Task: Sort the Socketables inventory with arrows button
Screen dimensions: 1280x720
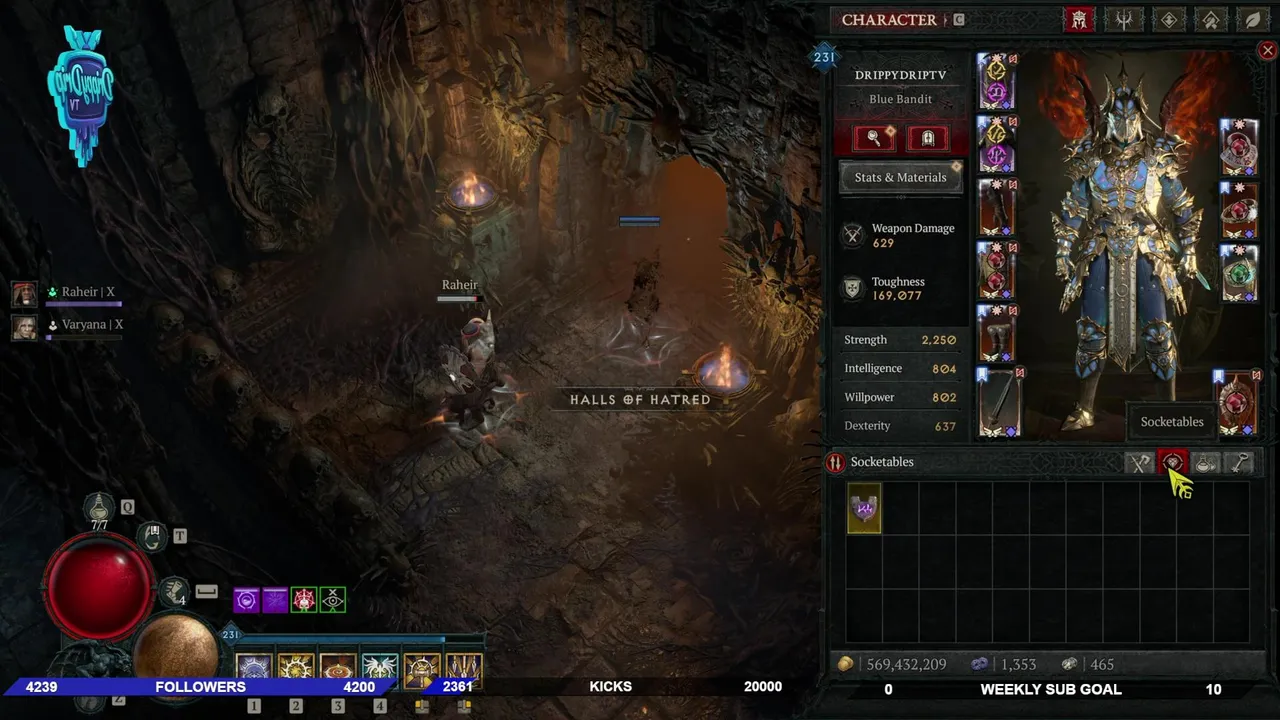Action: (835, 462)
